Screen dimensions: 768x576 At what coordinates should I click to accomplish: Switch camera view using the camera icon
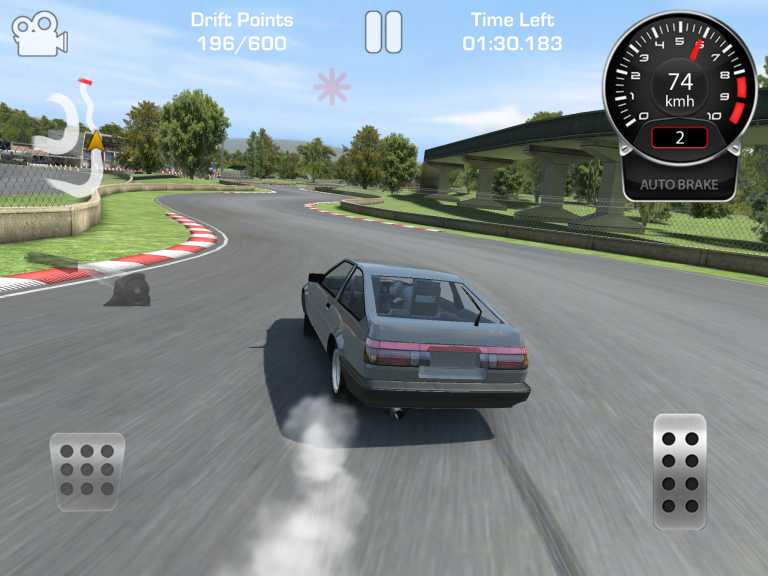tap(39, 33)
